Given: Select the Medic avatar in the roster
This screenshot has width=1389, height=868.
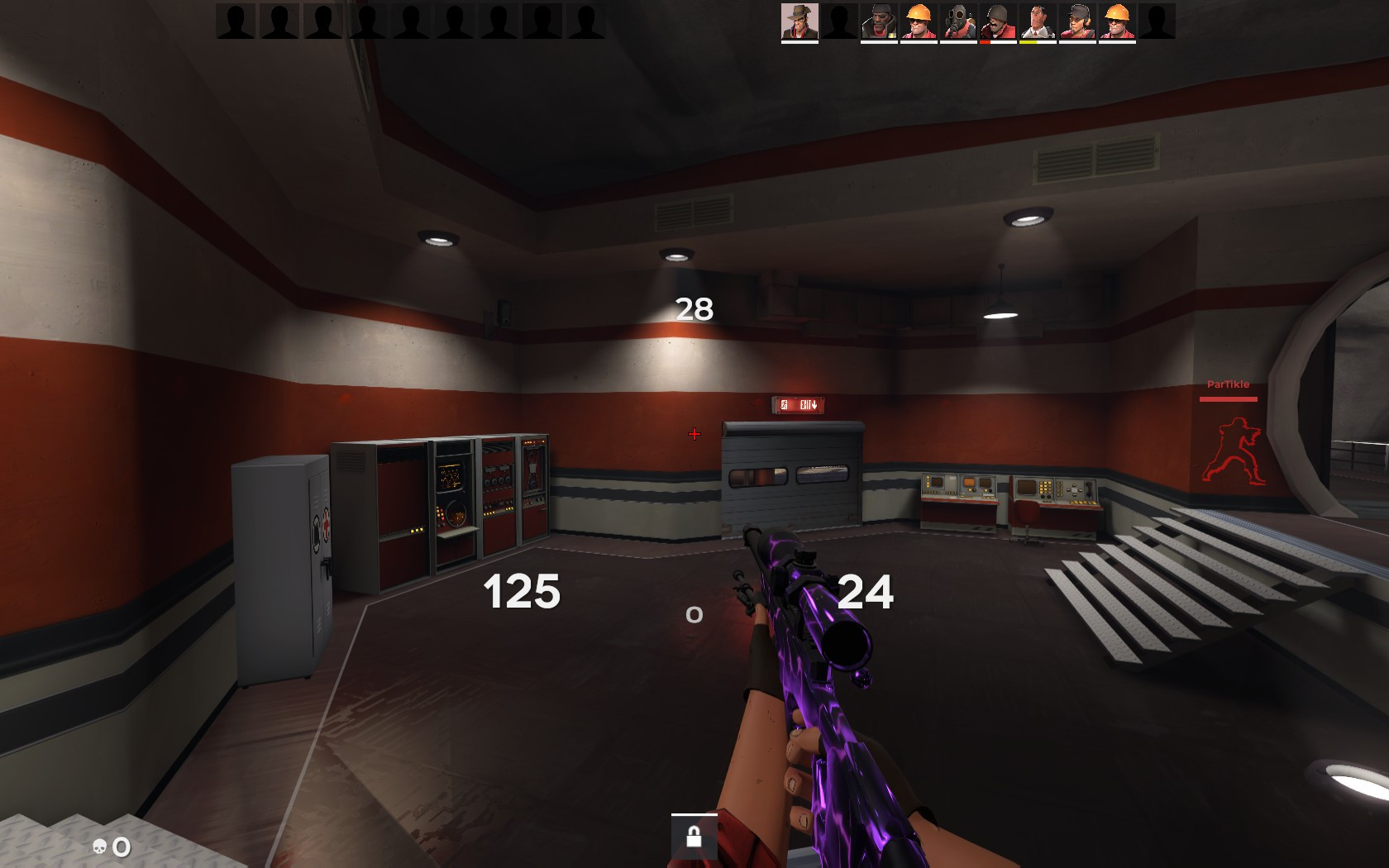Looking at the screenshot, I should coord(1038,22).
